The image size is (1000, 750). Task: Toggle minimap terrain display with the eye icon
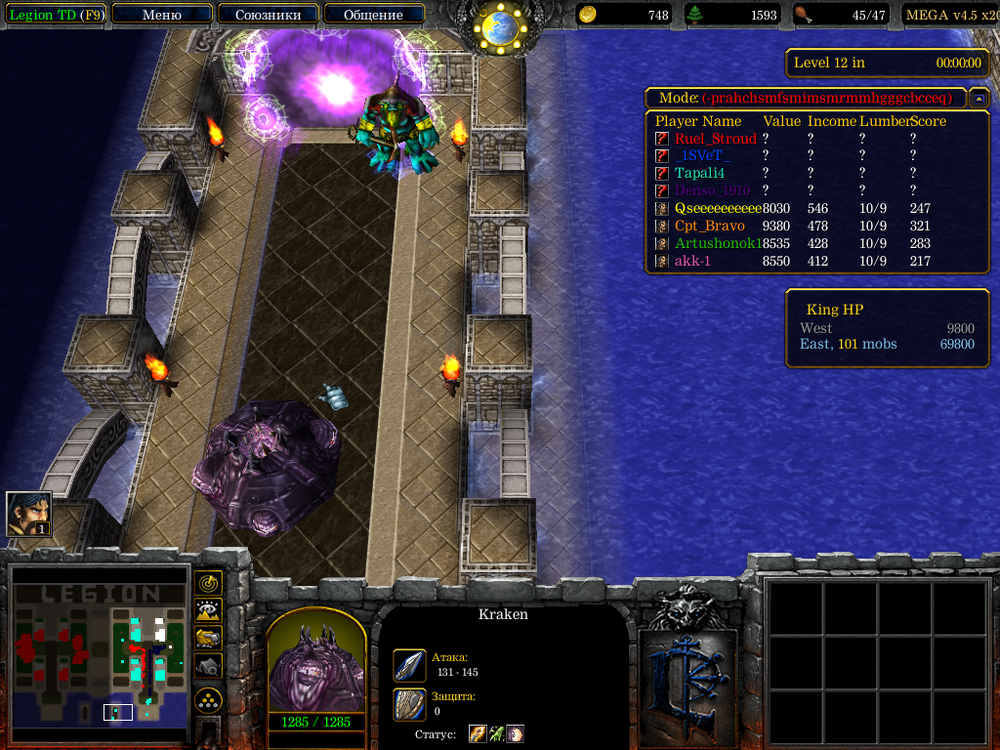[x=208, y=610]
